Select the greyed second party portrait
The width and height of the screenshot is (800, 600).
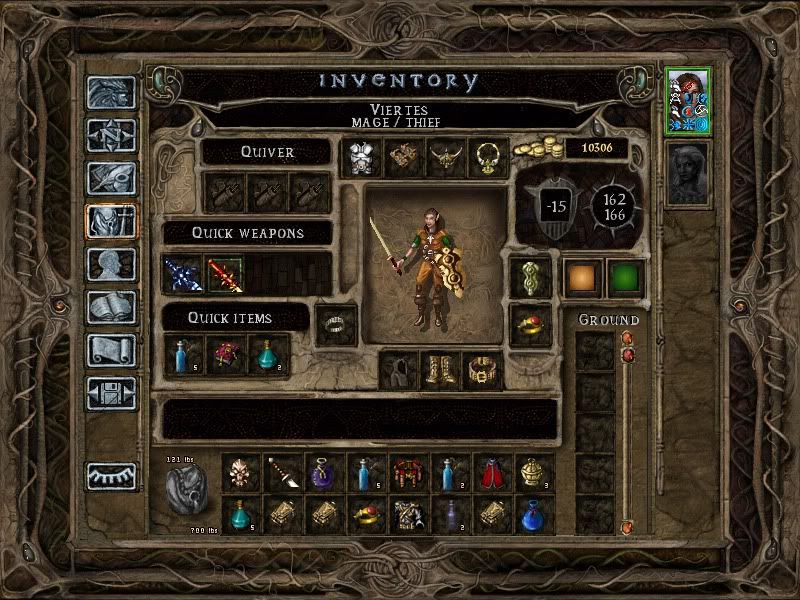pyautogui.click(x=687, y=172)
